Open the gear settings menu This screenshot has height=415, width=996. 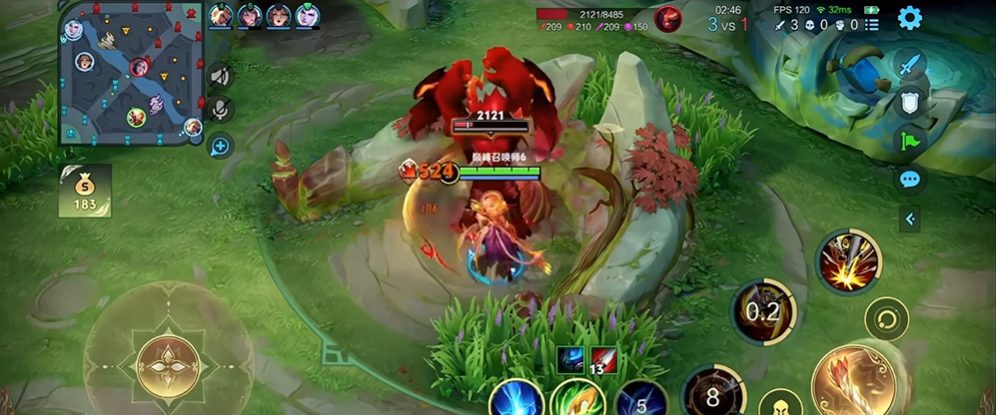tap(909, 17)
